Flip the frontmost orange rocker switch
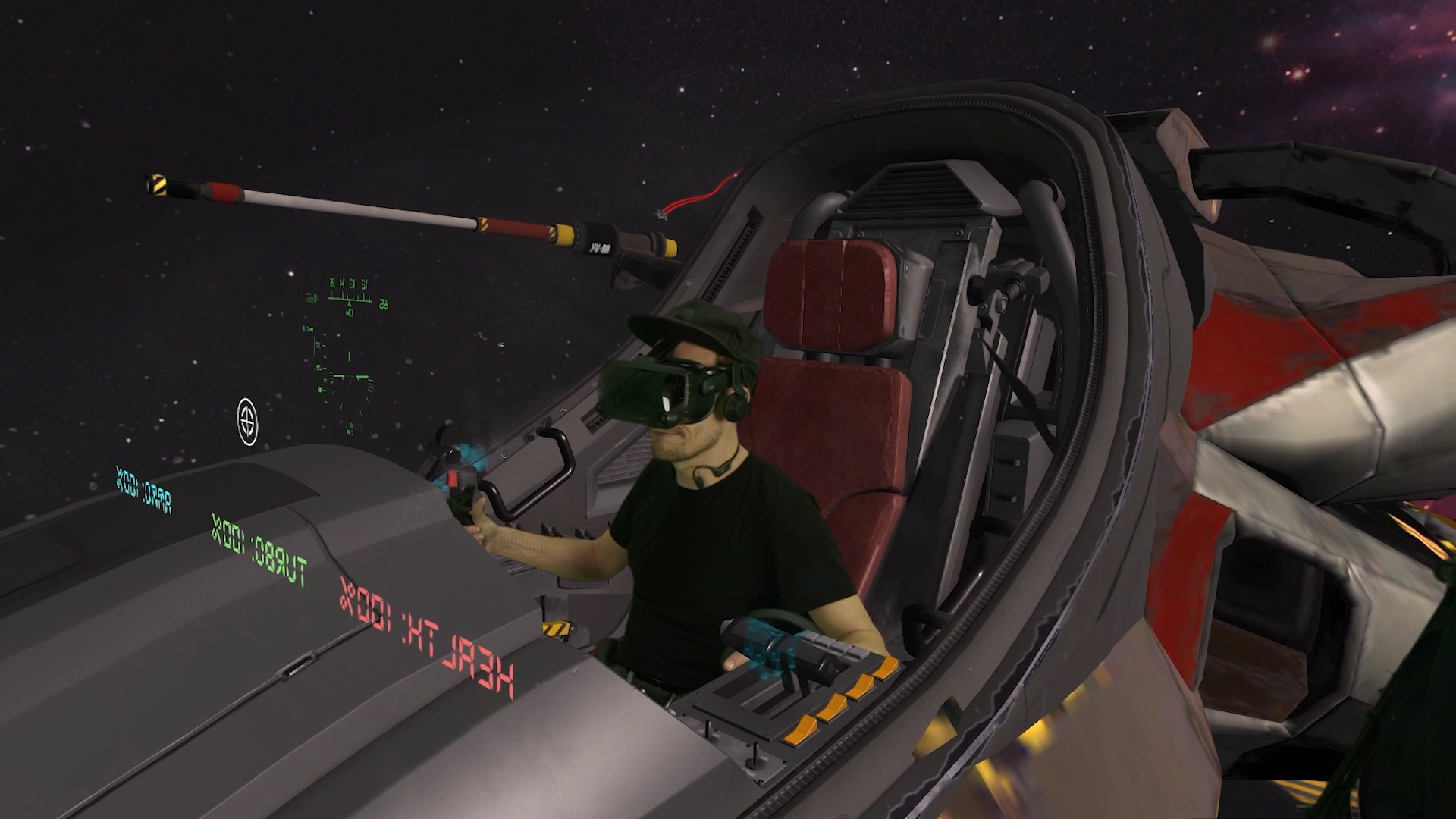This screenshot has height=819, width=1456. pyautogui.click(x=802, y=730)
